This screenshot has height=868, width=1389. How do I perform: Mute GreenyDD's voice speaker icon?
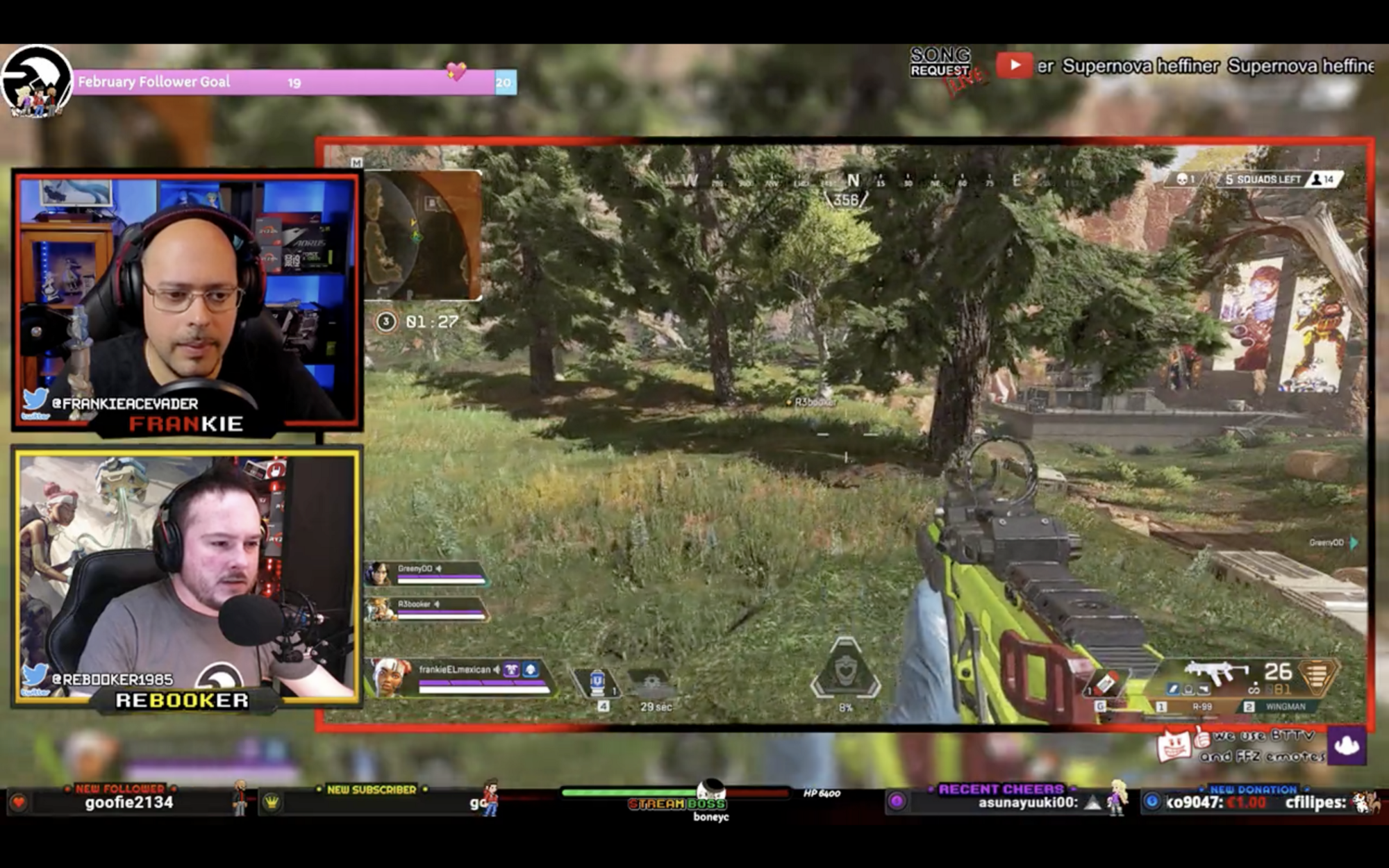439,569
